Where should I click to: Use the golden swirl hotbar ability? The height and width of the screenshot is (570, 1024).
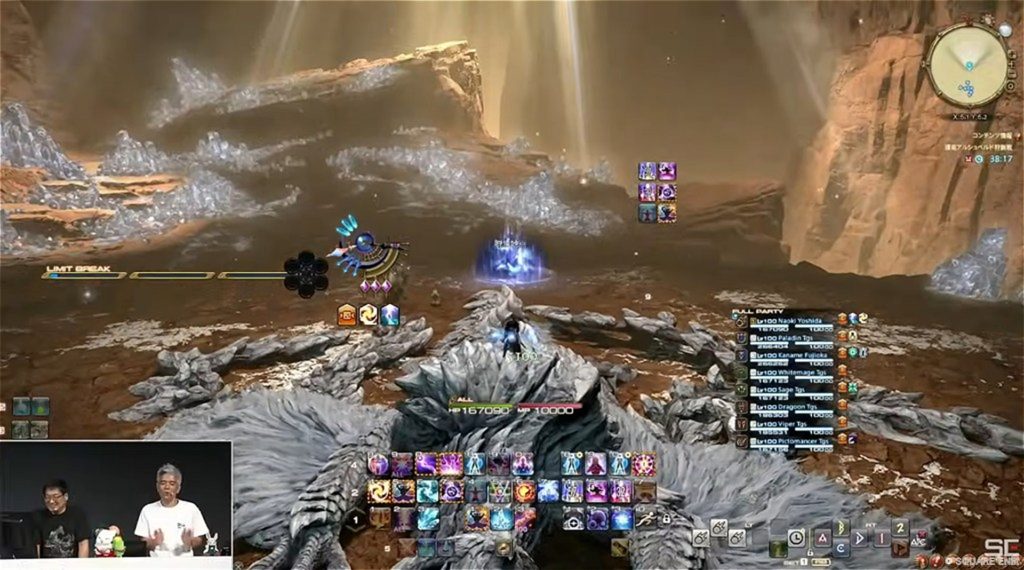click(379, 491)
